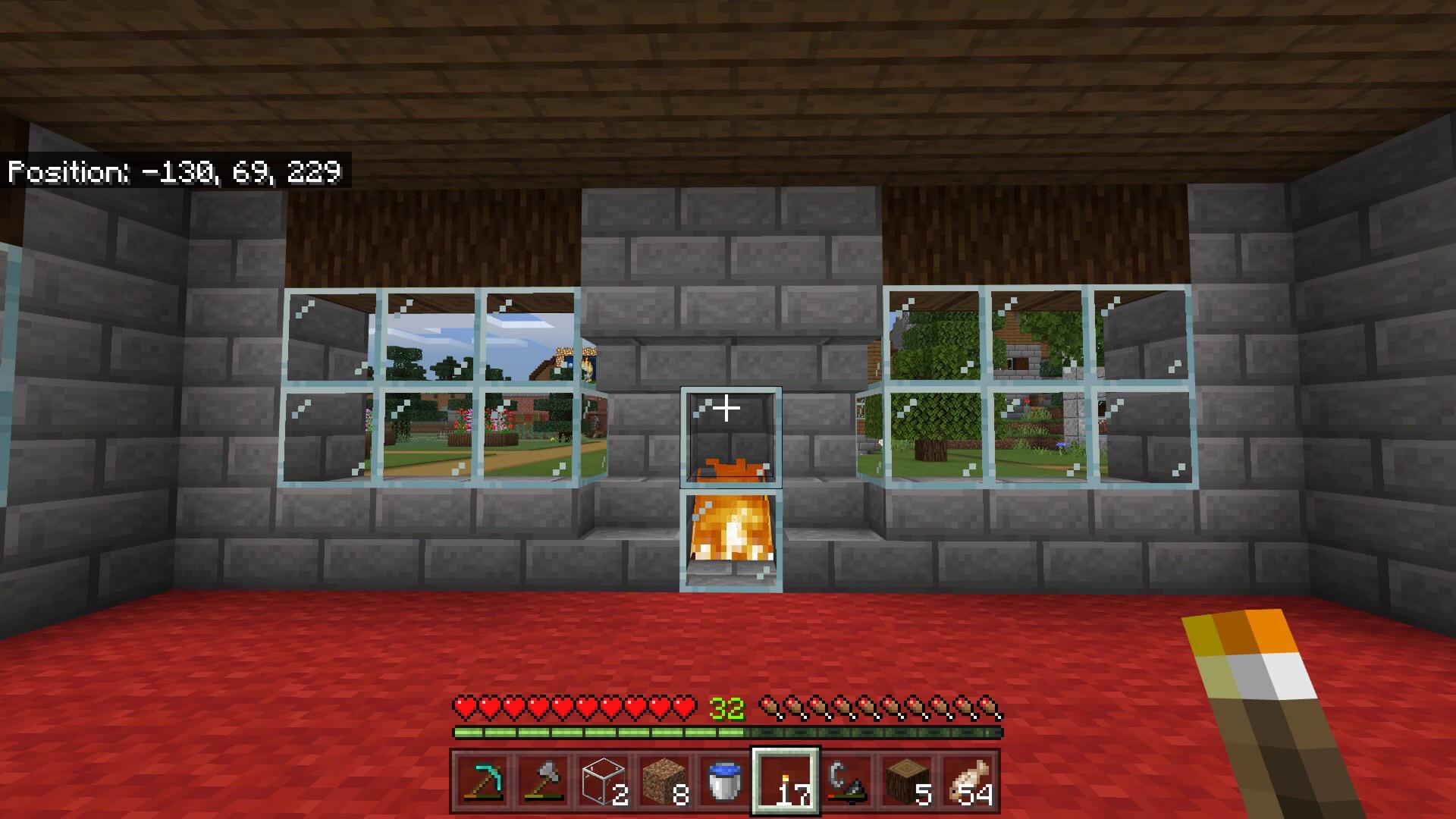Click the Position coordinates text overlay
The height and width of the screenshot is (819, 1456).
pos(174,171)
